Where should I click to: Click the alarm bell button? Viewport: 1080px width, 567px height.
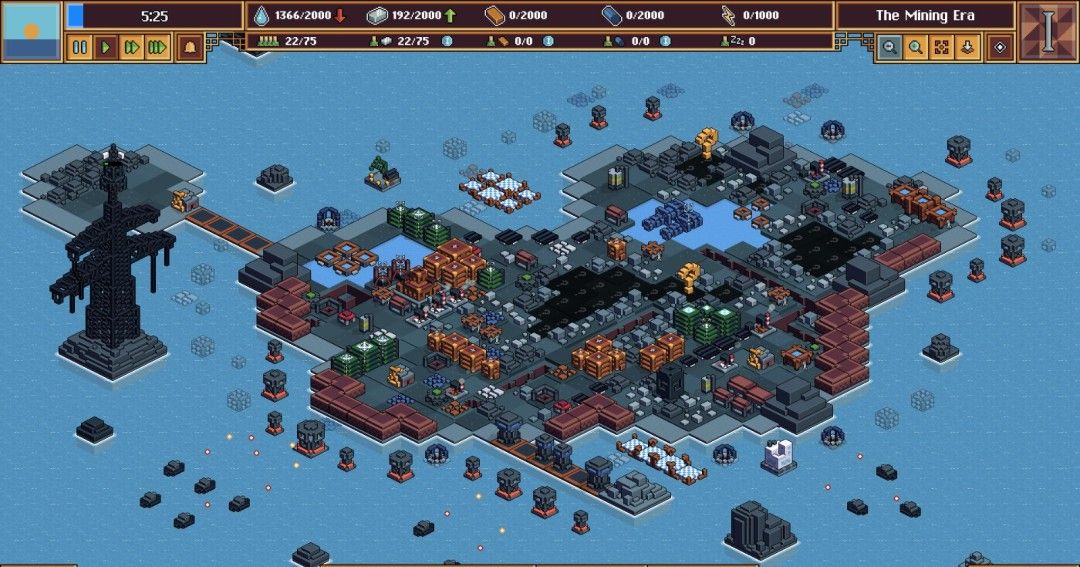pyautogui.click(x=190, y=47)
